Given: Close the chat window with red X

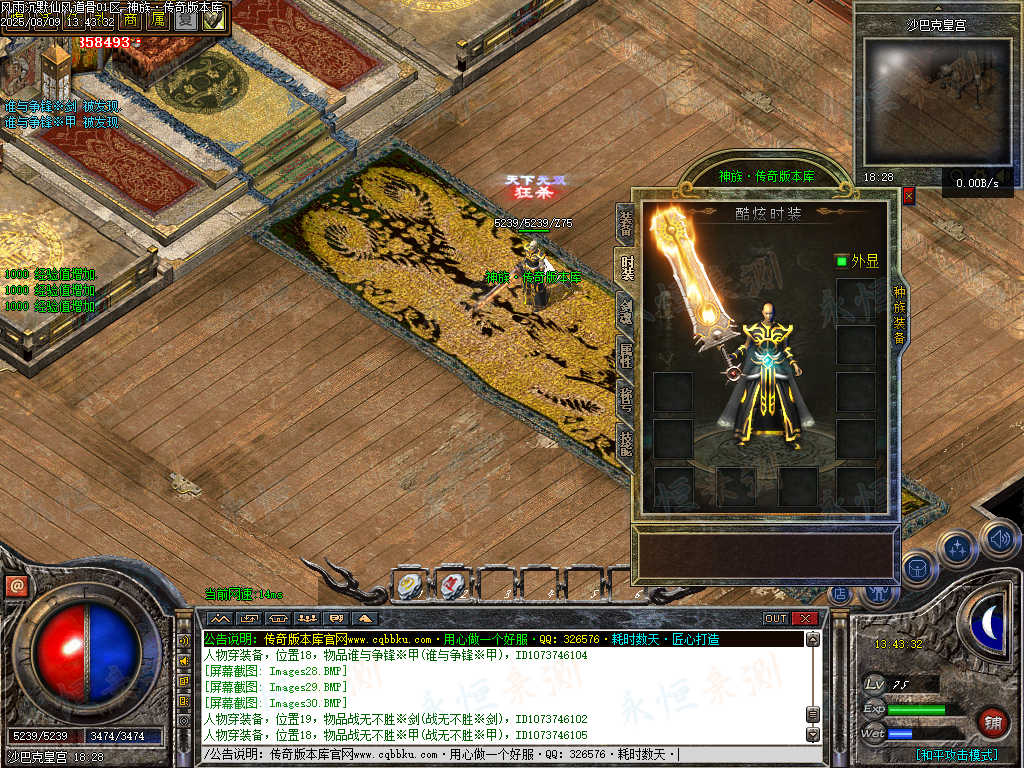Looking at the screenshot, I should [x=805, y=618].
